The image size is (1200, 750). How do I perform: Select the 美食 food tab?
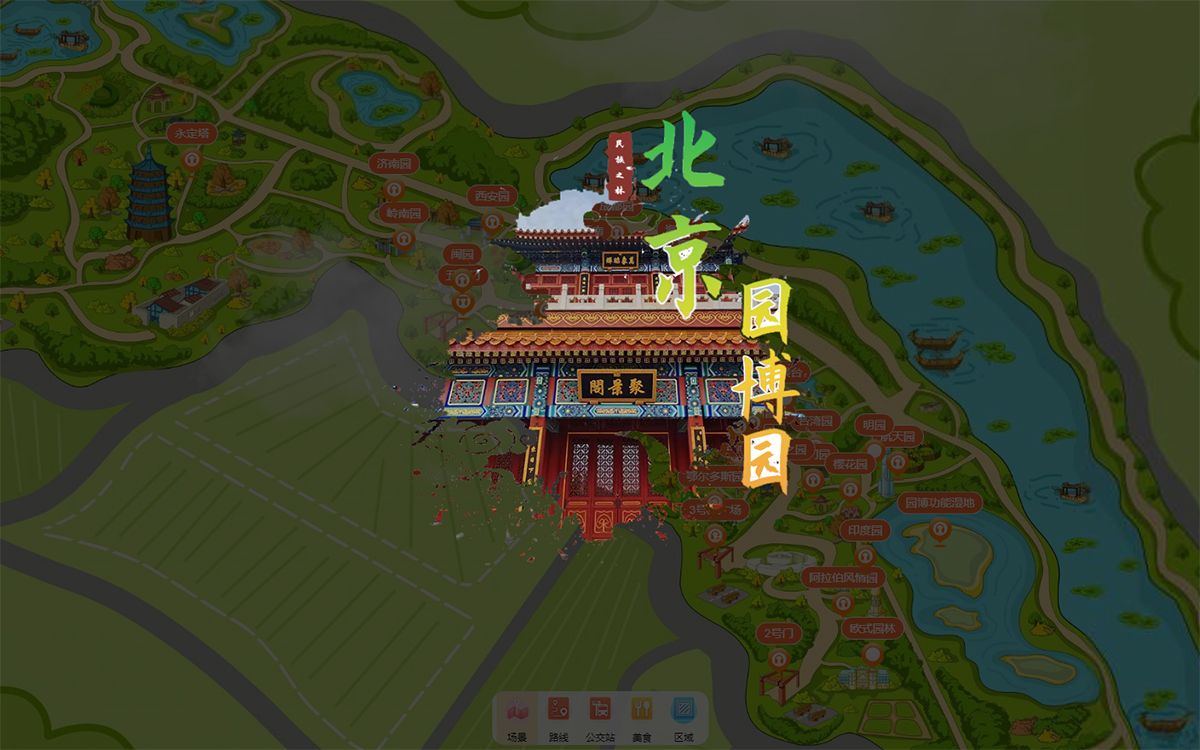[x=641, y=717]
